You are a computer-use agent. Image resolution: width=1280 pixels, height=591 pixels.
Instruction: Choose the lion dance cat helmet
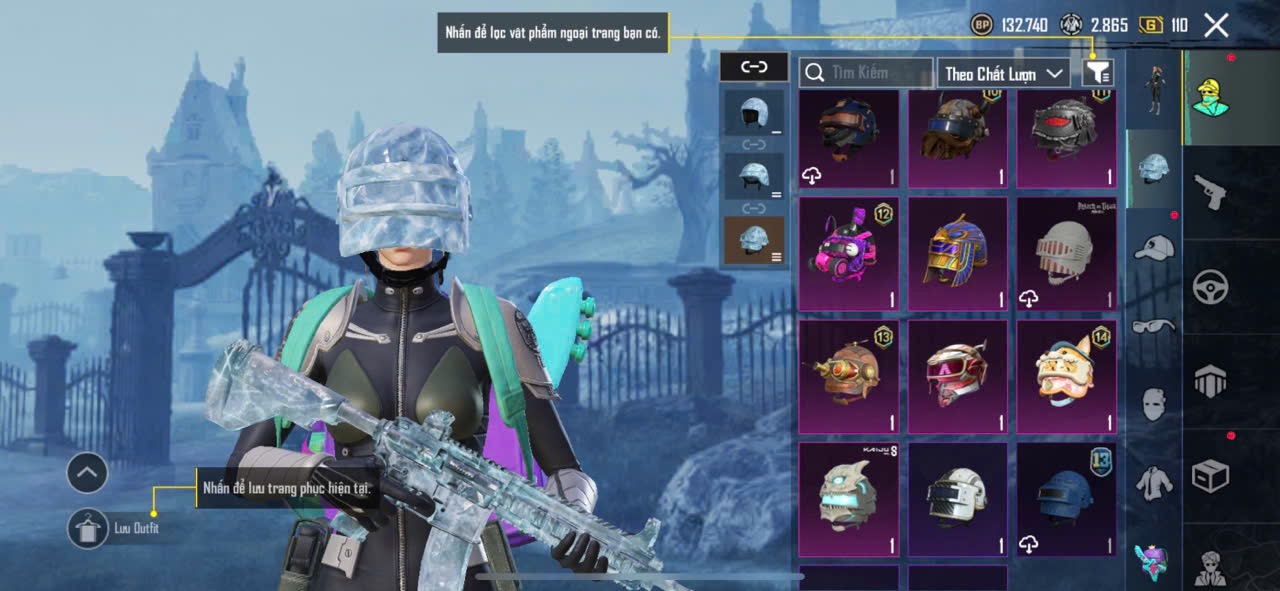pos(1067,377)
